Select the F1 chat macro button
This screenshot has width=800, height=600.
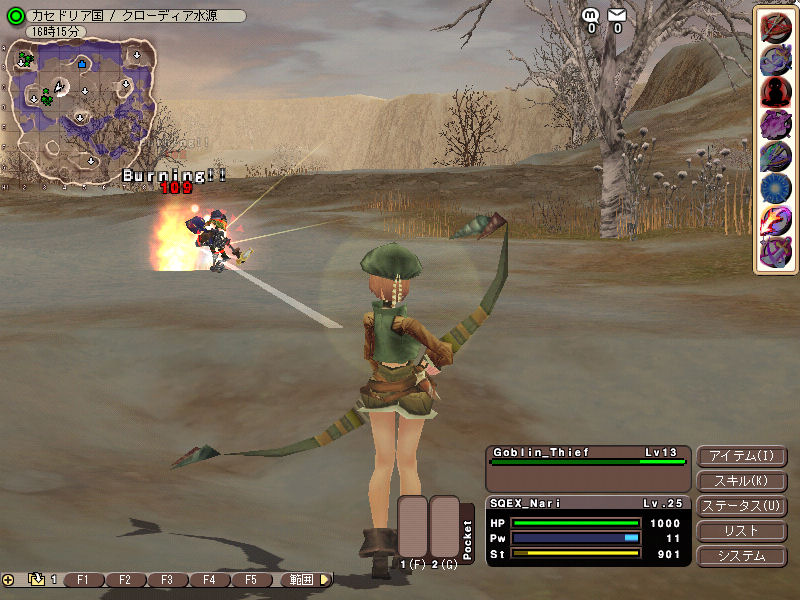click(x=83, y=580)
